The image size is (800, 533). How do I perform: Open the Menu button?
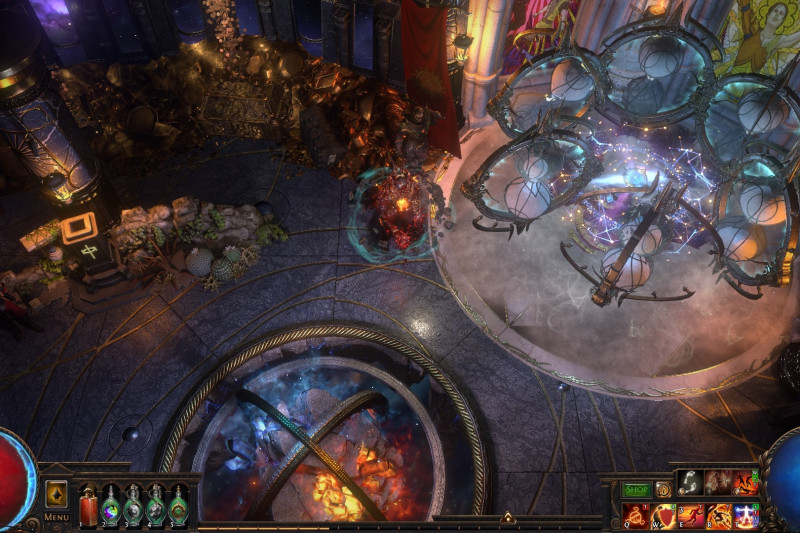tap(56, 517)
